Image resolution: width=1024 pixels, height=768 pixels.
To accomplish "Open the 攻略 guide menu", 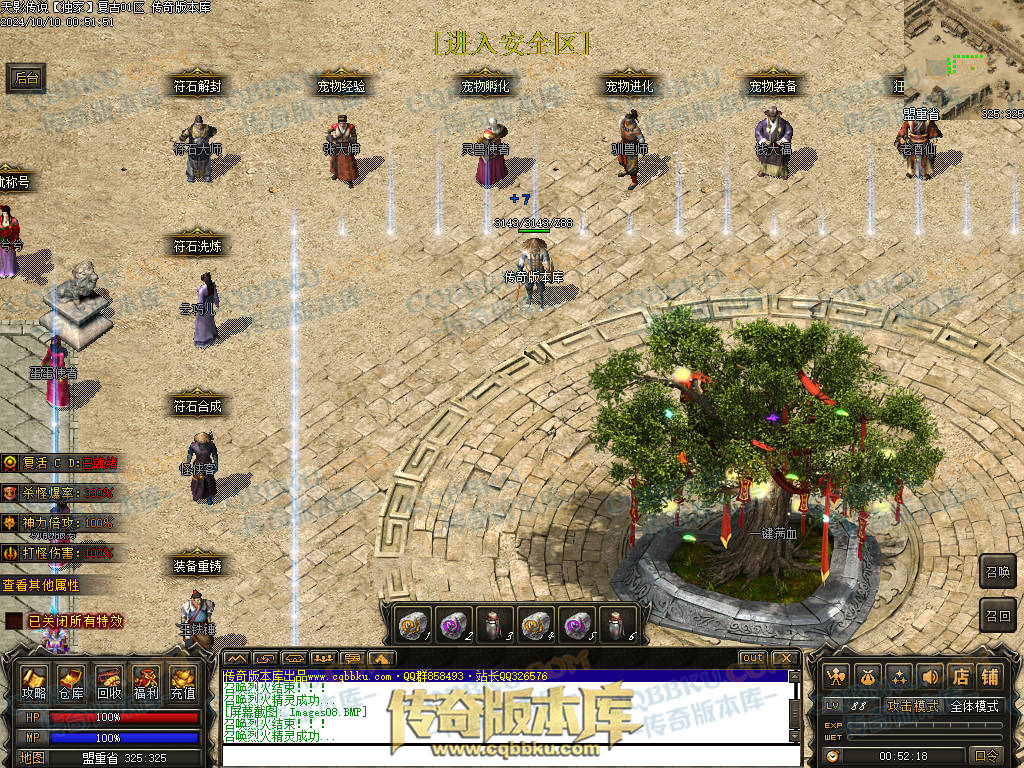I will [x=34, y=682].
